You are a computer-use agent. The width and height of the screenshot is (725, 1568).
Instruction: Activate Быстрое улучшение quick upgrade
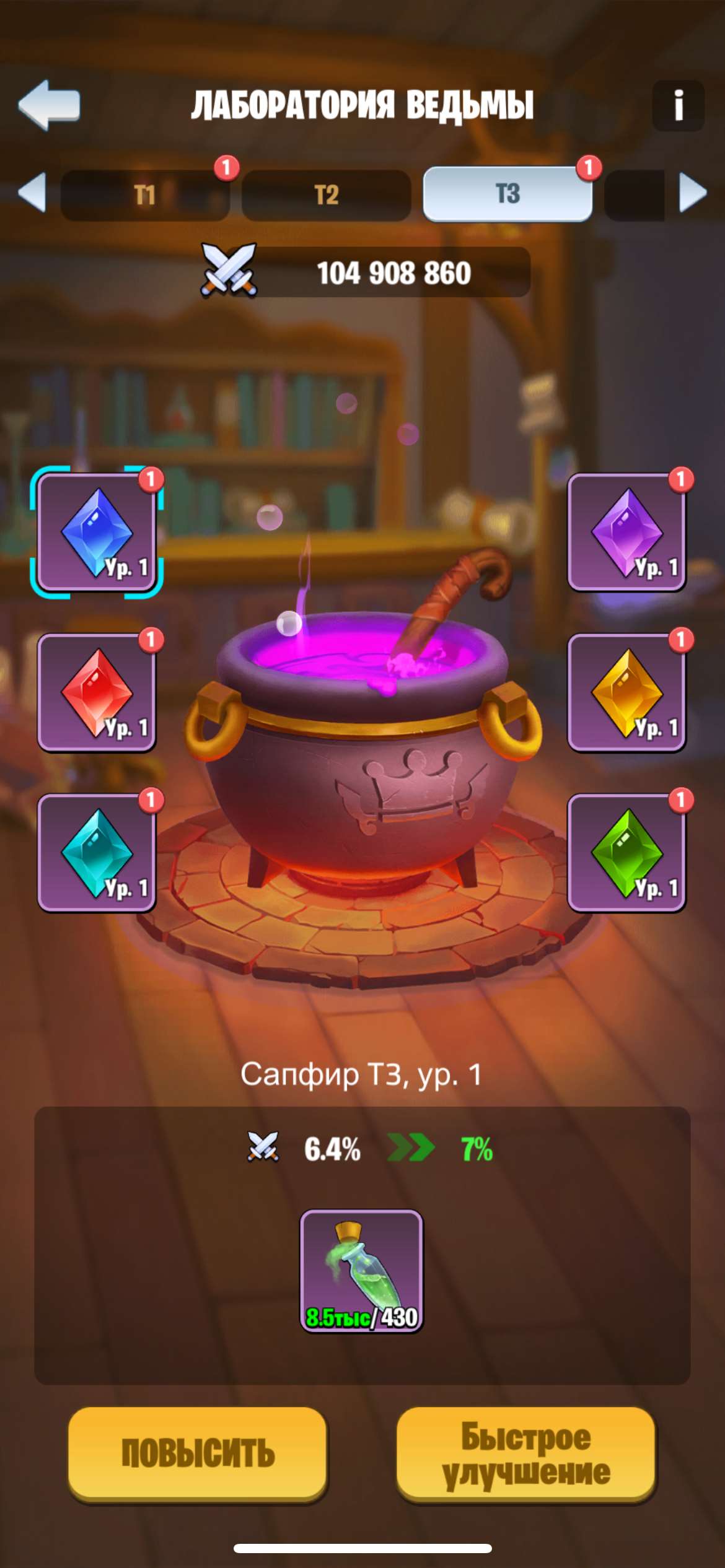click(x=525, y=1453)
